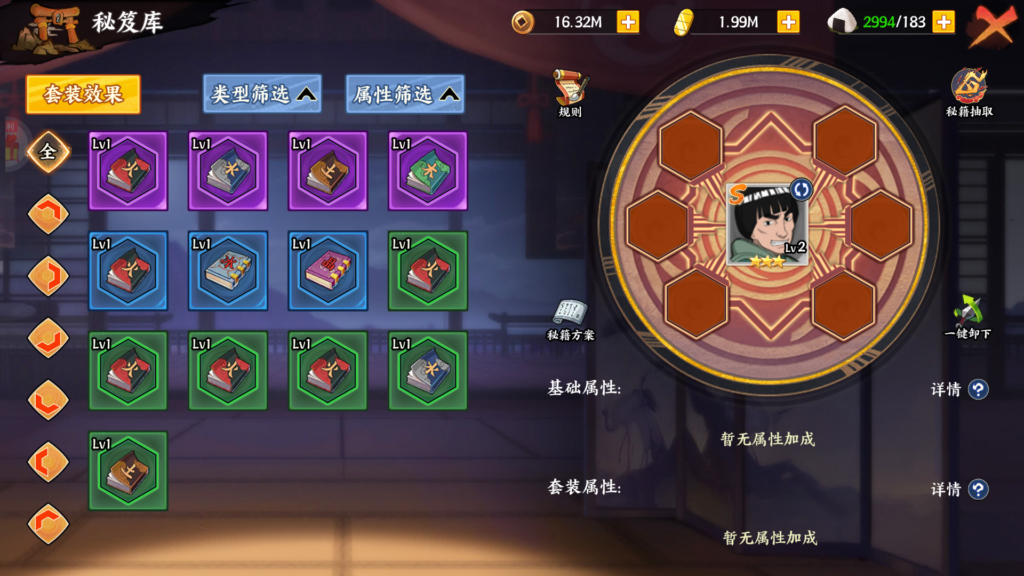This screenshot has width=1024, height=576.
Task: Select the 全 all-slots filter tab
Action: tap(47, 152)
